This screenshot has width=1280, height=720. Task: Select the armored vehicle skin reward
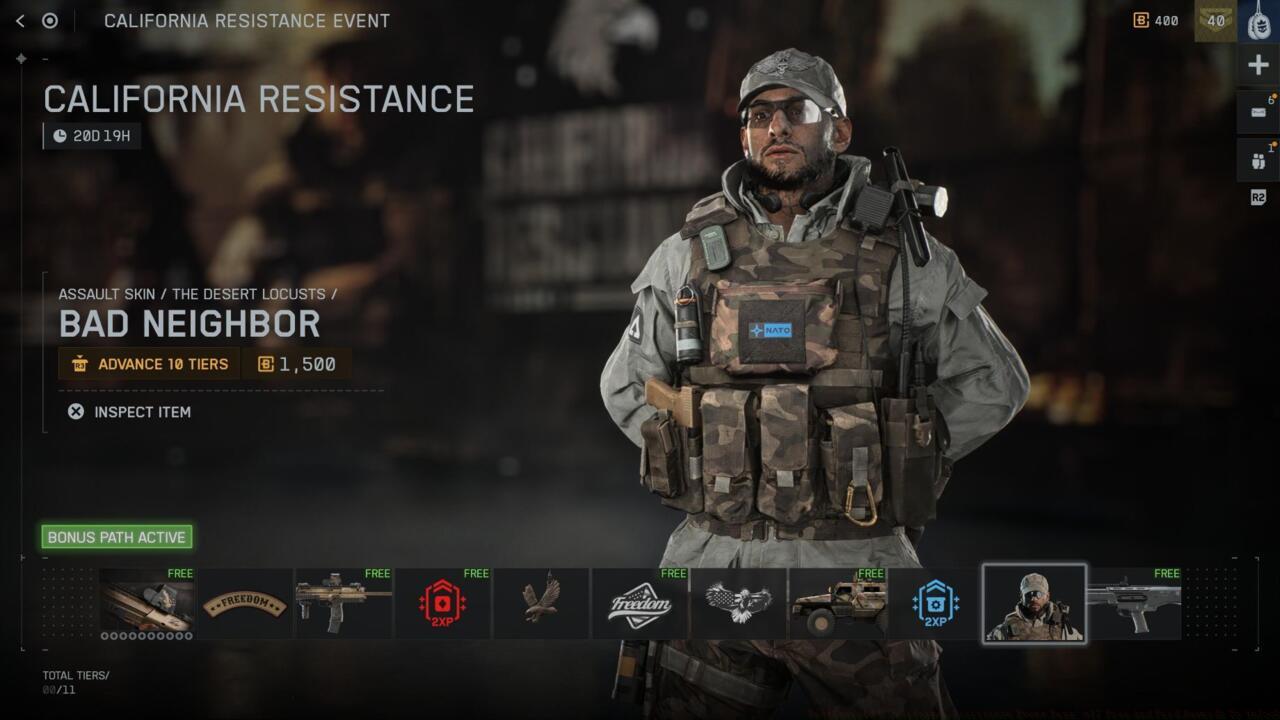point(837,604)
